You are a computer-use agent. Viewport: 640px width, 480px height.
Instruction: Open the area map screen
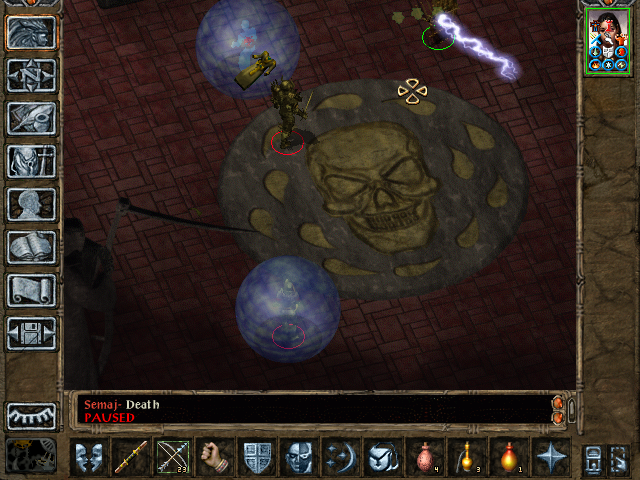click(x=32, y=75)
